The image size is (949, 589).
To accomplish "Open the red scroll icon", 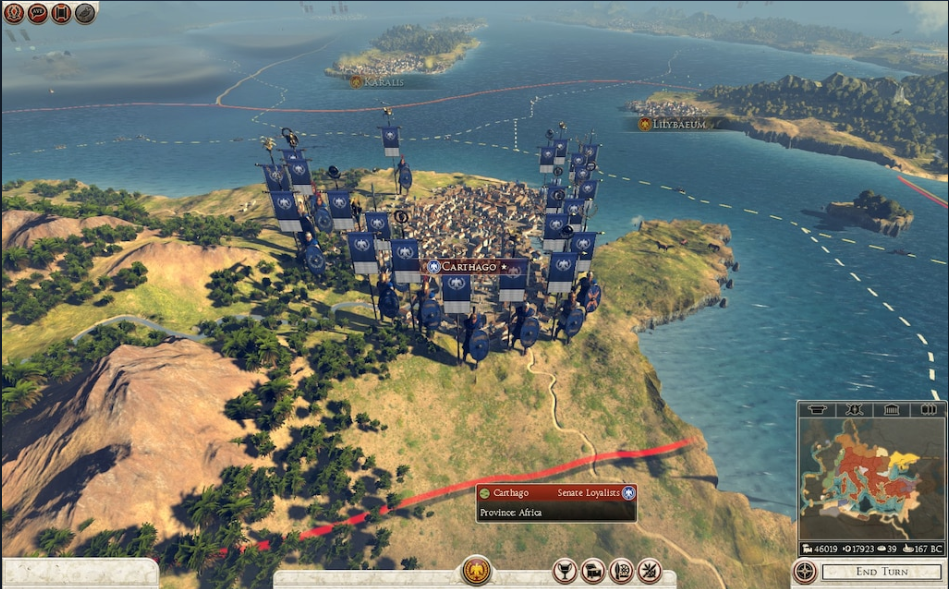I will (x=61, y=13).
